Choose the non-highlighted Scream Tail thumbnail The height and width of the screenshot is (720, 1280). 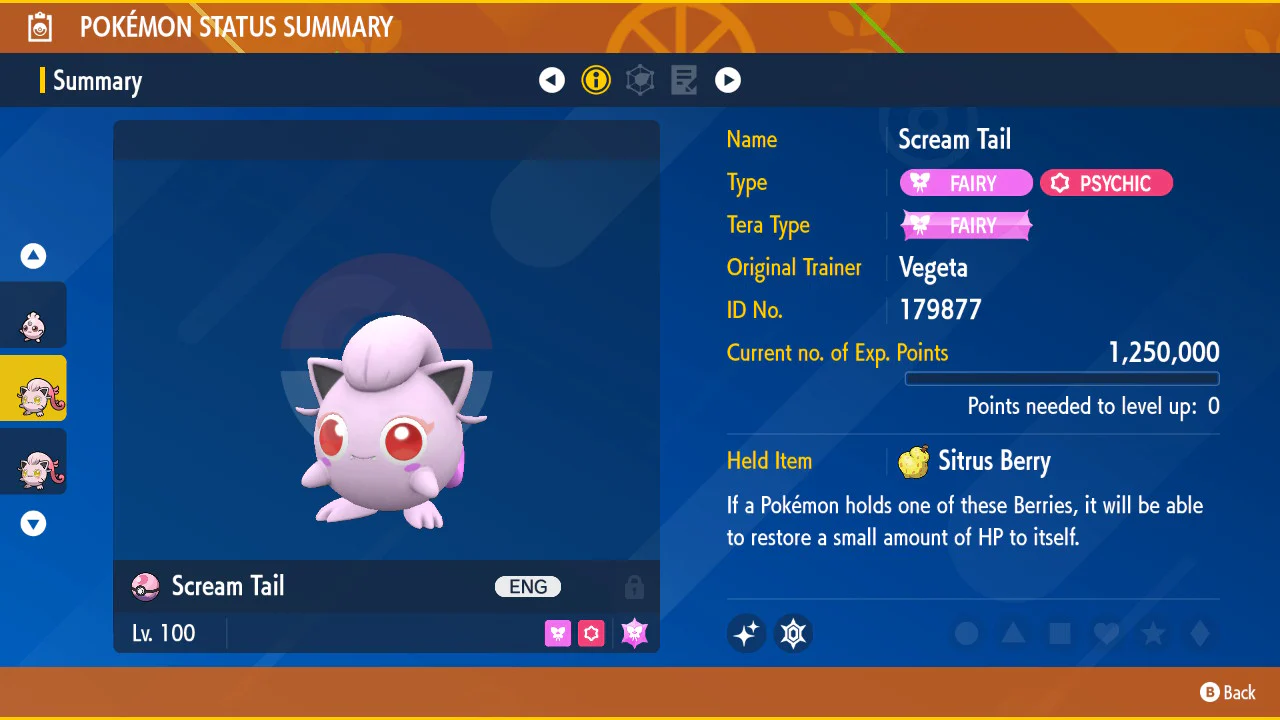click(x=33, y=461)
